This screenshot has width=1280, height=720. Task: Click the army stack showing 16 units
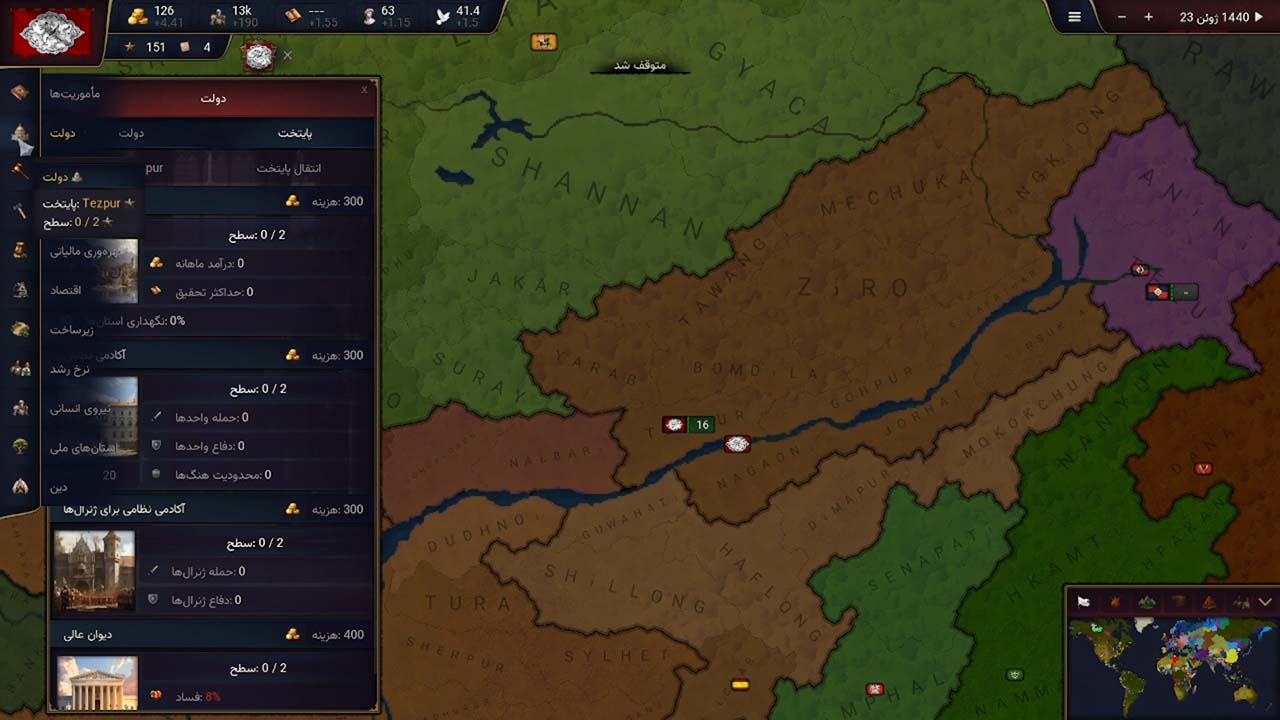click(690, 424)
